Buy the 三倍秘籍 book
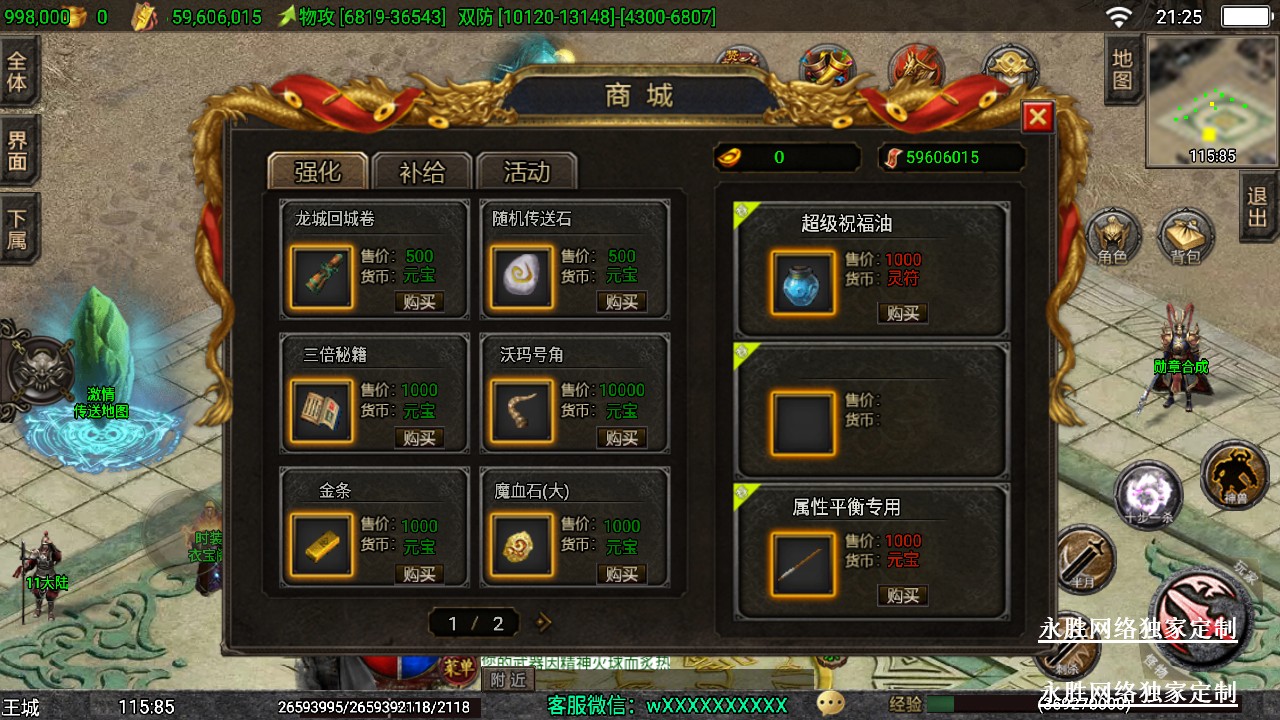The image size is (1280, 720). click(419, 438)
